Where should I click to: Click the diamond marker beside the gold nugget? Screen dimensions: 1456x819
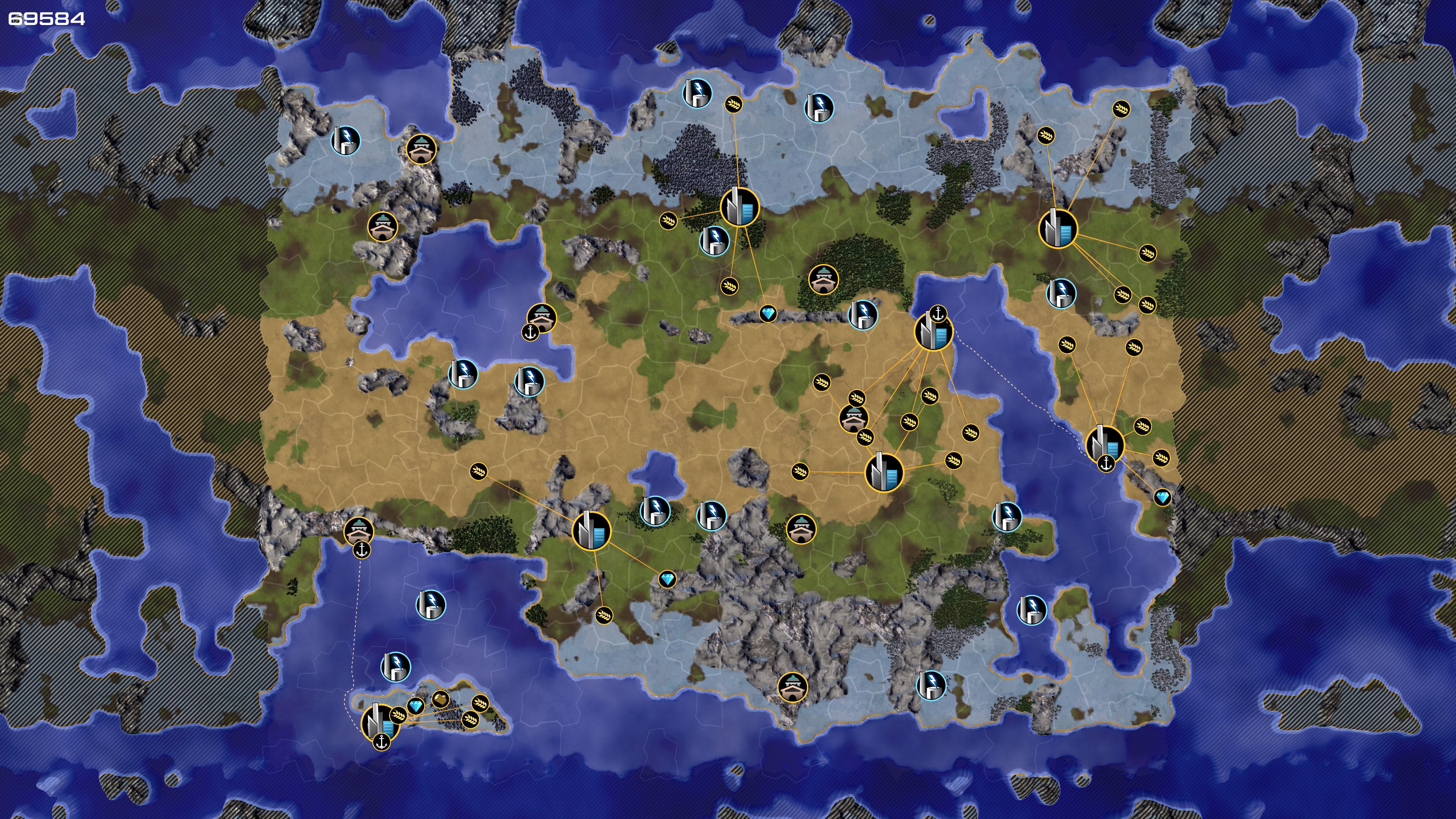416,706
